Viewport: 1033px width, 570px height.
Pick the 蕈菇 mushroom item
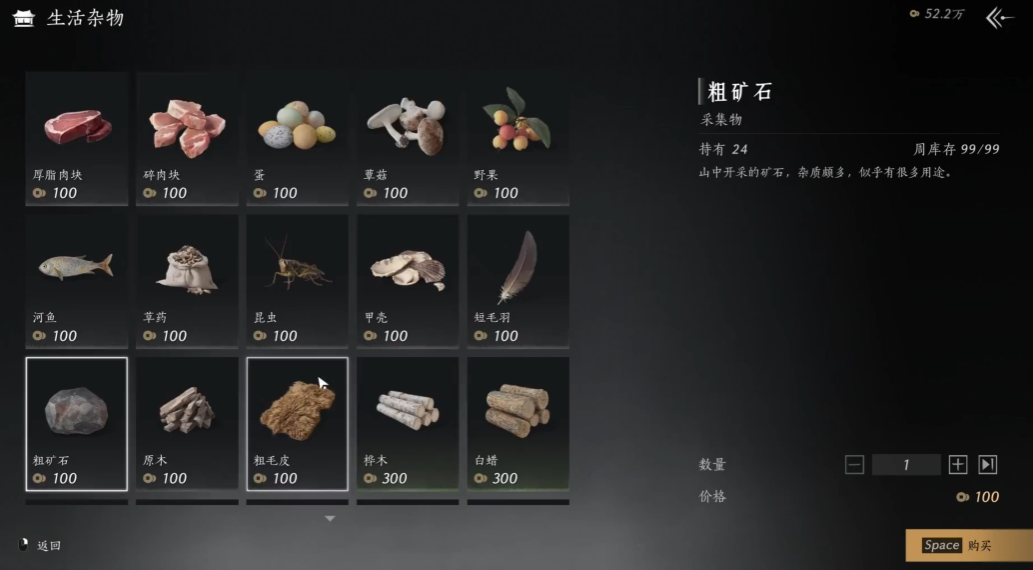point(407,137)
